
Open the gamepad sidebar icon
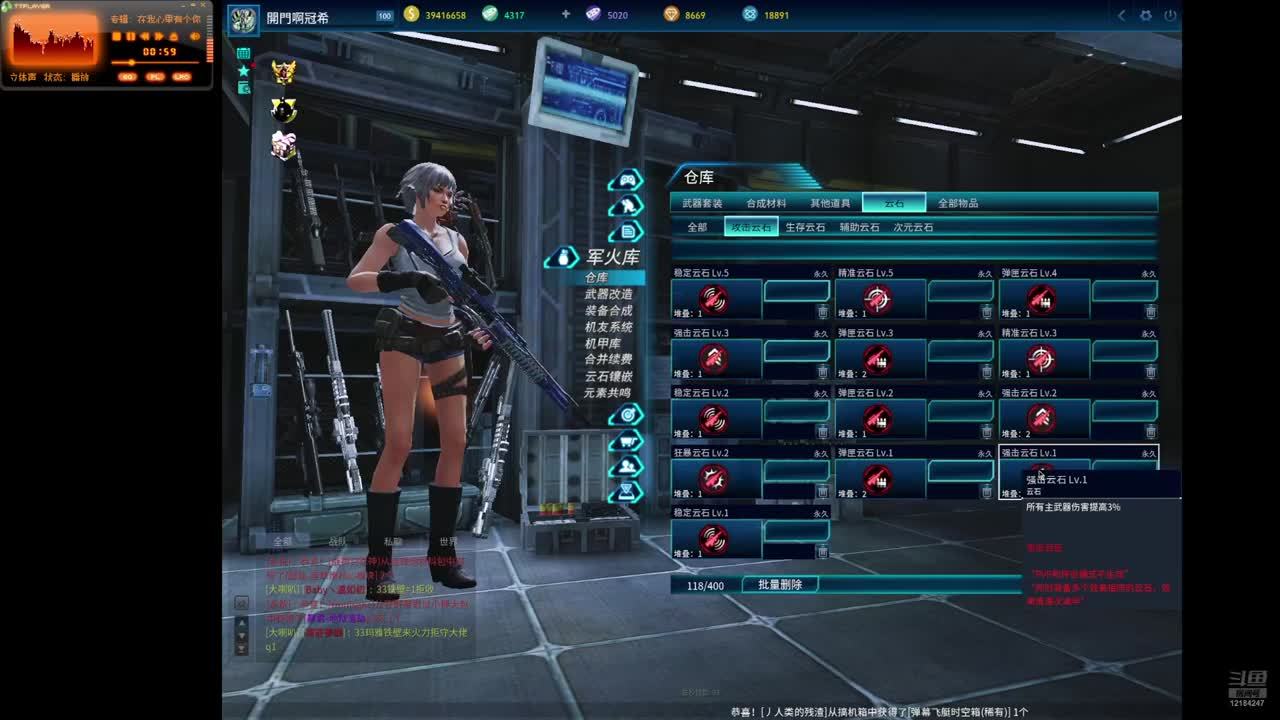pos(627,180)
